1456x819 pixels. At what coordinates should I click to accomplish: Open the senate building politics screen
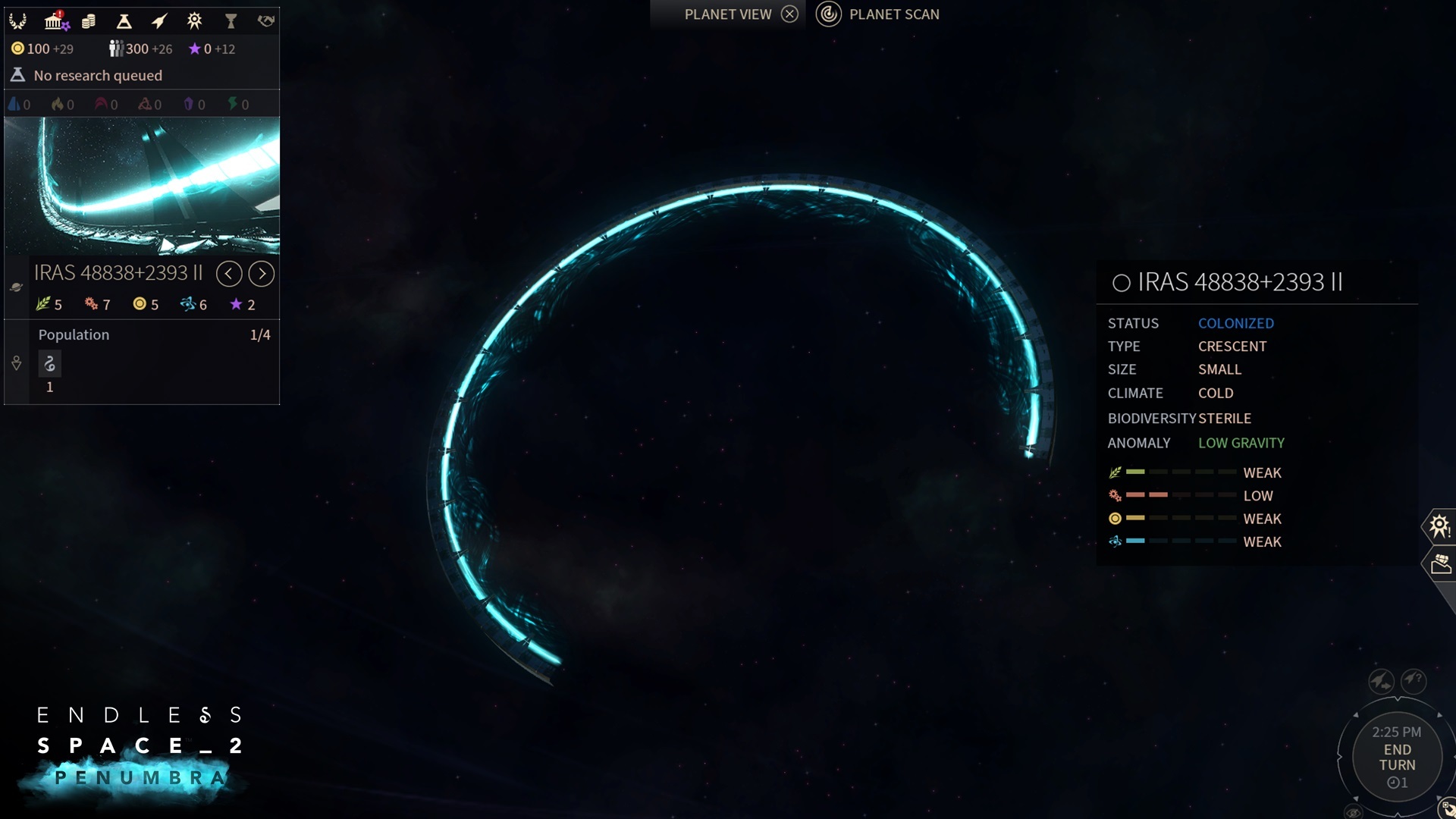(x=54, y=21)
